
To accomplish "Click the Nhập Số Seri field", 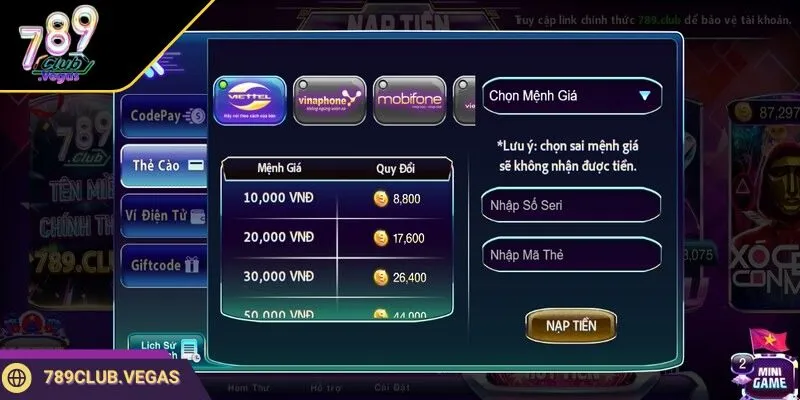I will (x=571, y=205).
